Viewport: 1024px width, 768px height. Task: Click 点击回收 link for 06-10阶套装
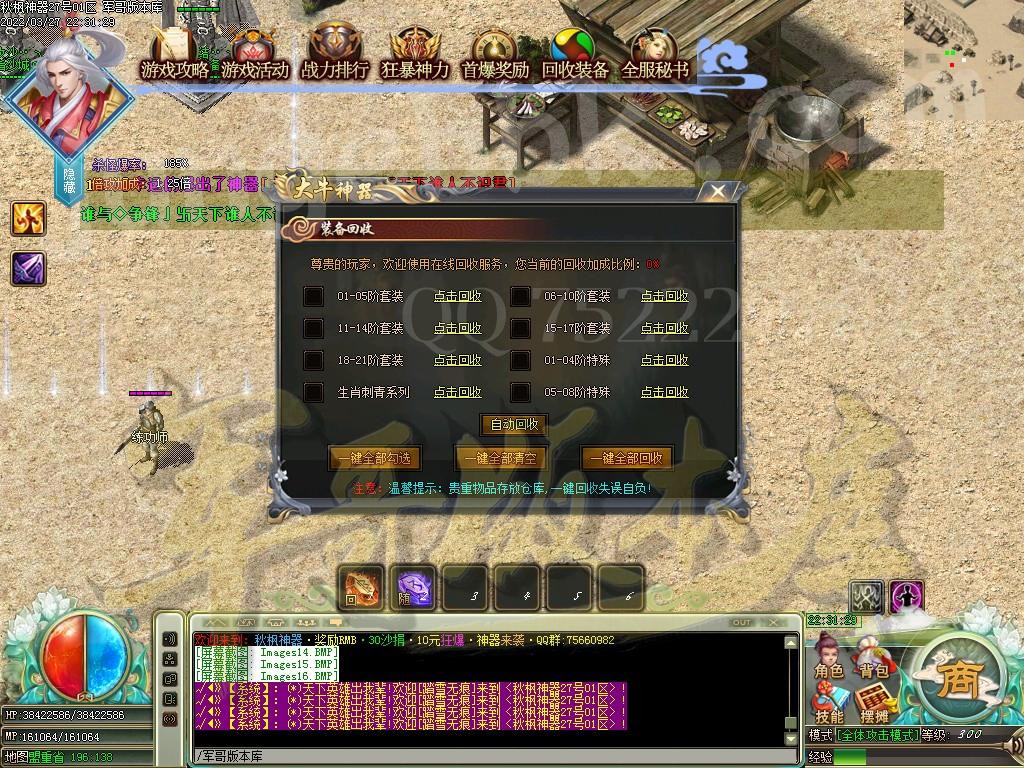(x=664, y=296)
